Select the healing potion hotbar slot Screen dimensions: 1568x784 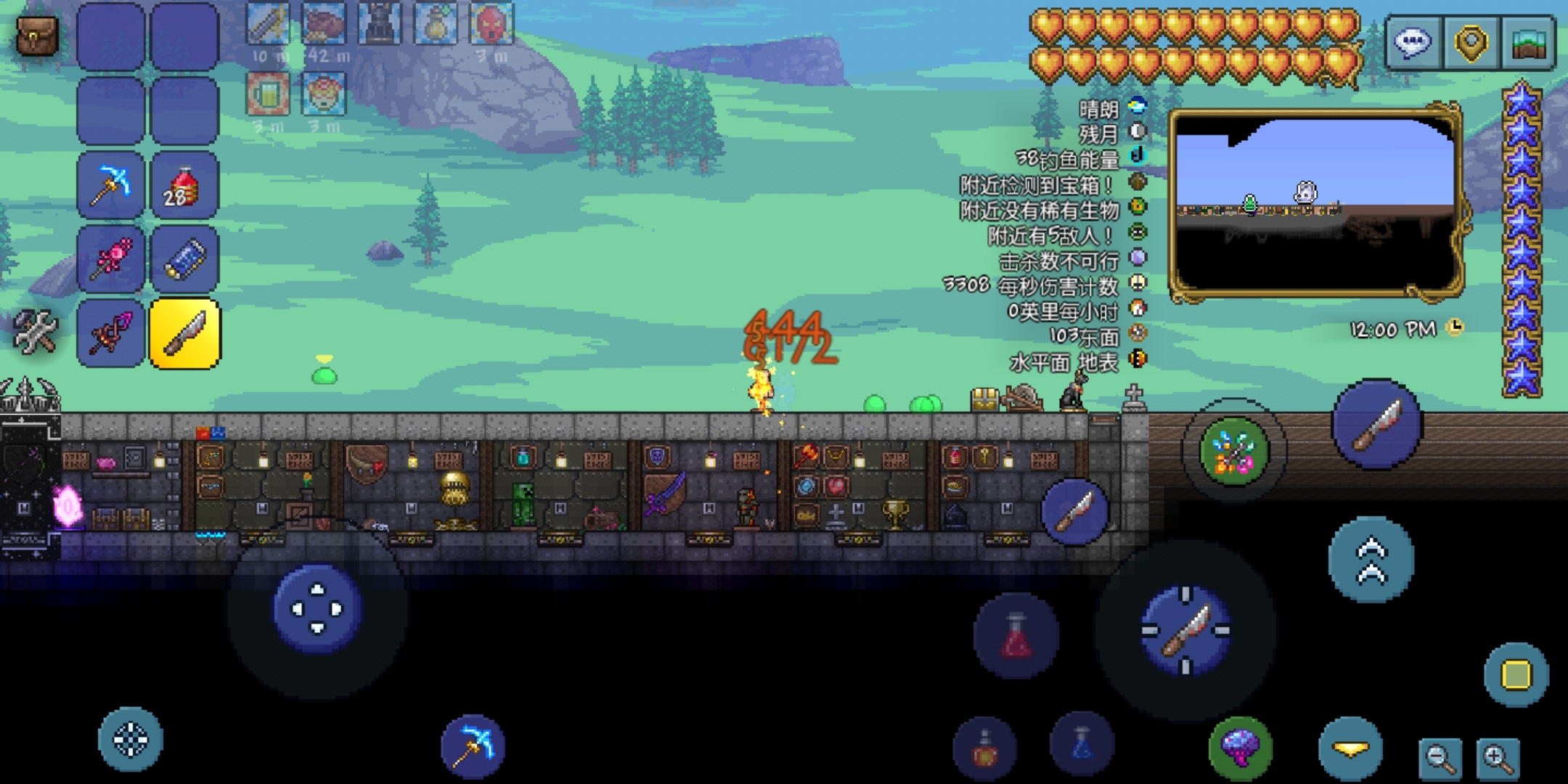(x=184, y=186)
